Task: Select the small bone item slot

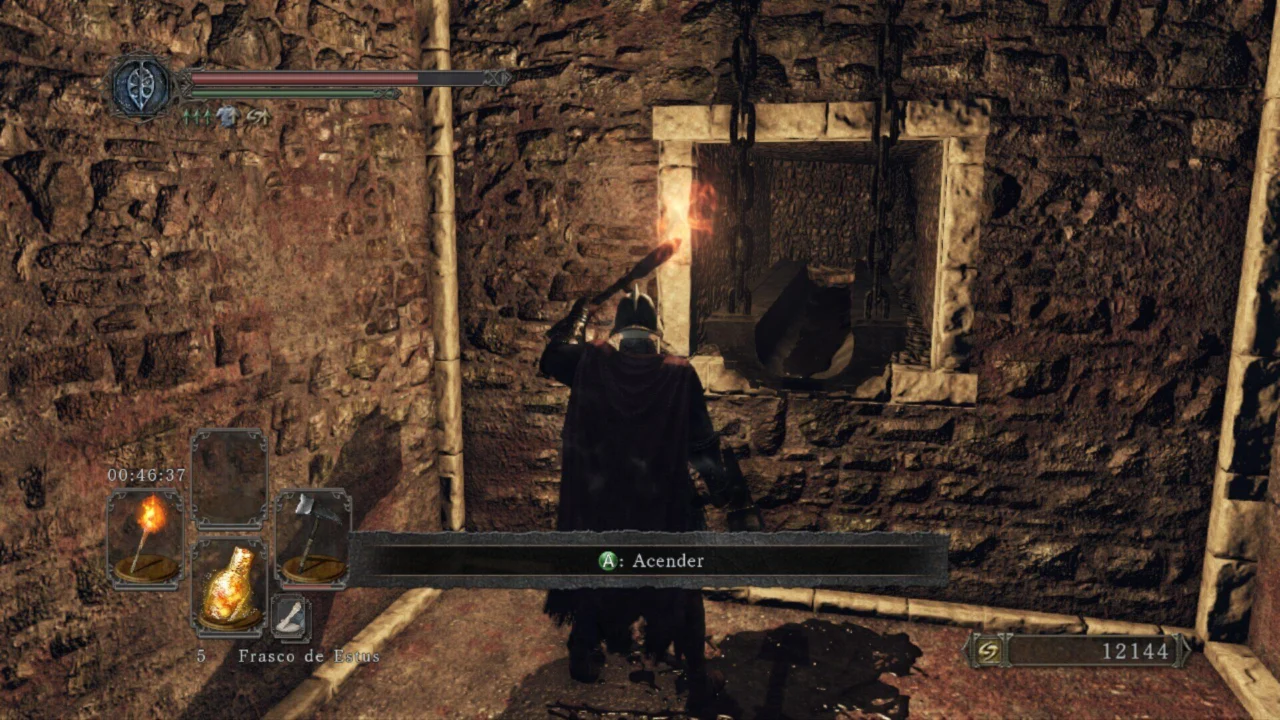Action: (x=290, y=619)
